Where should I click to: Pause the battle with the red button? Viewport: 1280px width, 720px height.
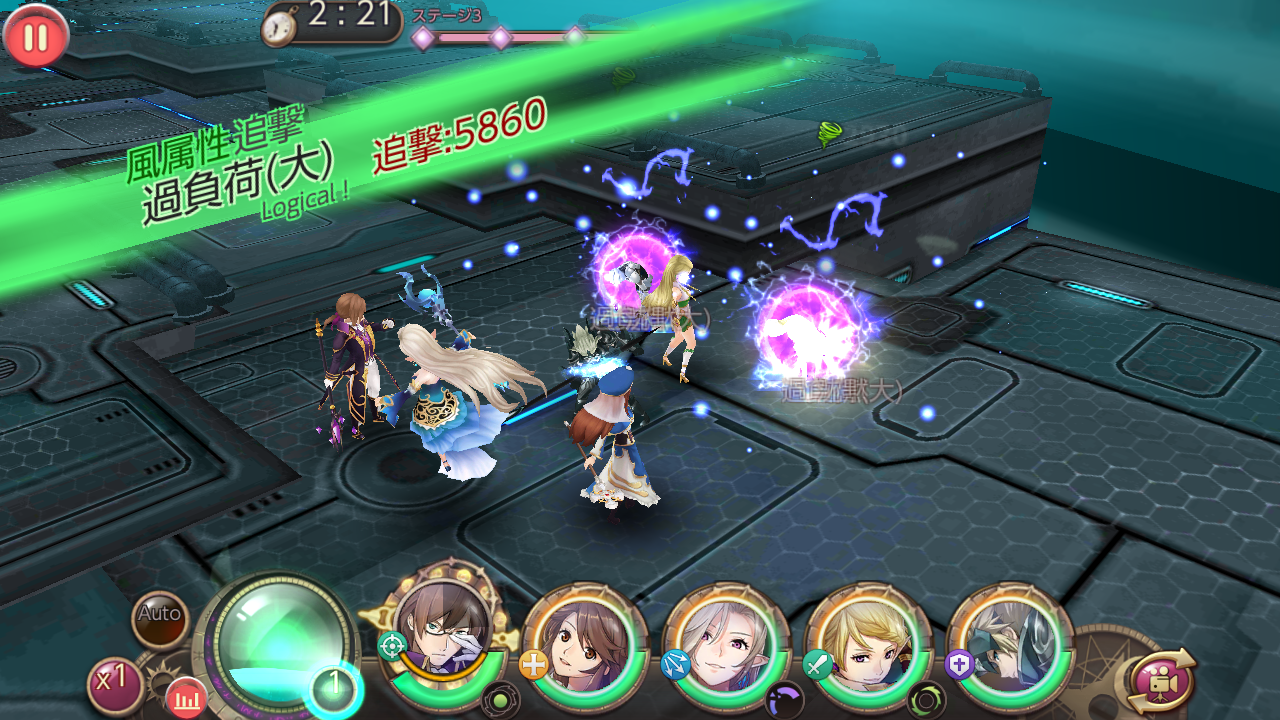pyautogui.click(x=36, y=37)
